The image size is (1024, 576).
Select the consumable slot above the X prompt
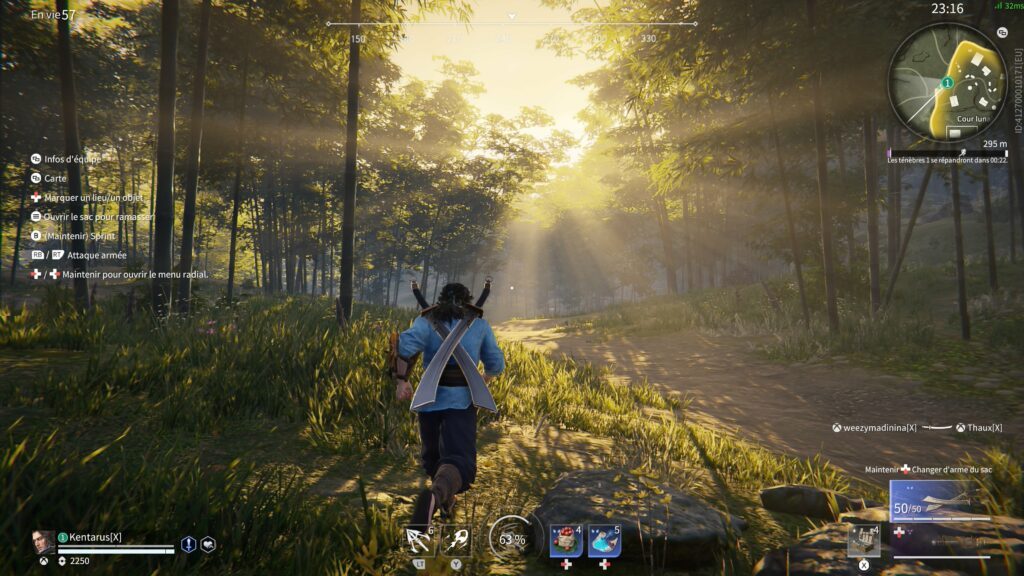863,540
